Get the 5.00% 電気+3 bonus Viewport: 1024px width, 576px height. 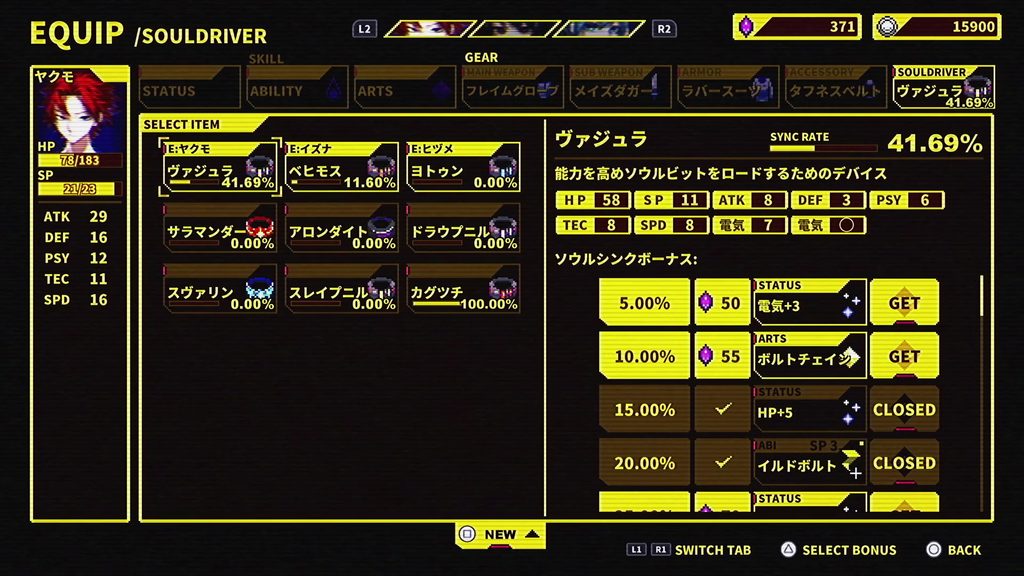coord(904,303)
